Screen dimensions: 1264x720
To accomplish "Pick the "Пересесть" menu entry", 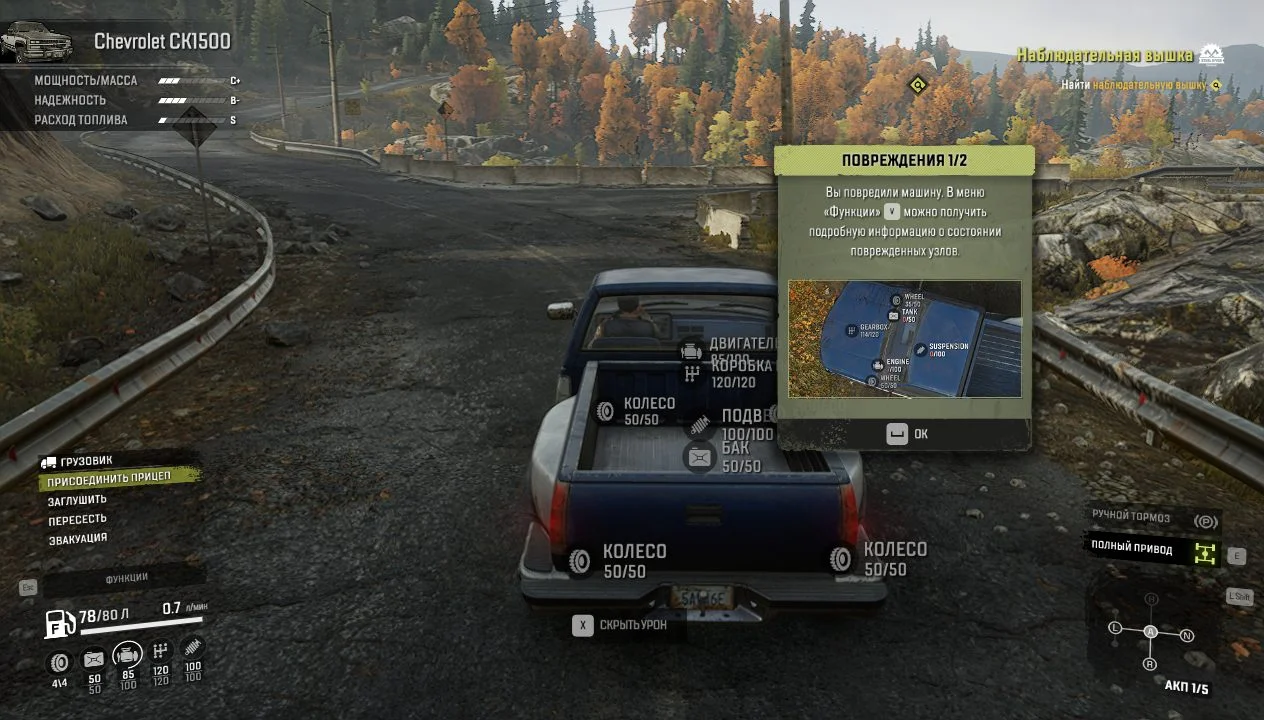I will click(77, 520).
